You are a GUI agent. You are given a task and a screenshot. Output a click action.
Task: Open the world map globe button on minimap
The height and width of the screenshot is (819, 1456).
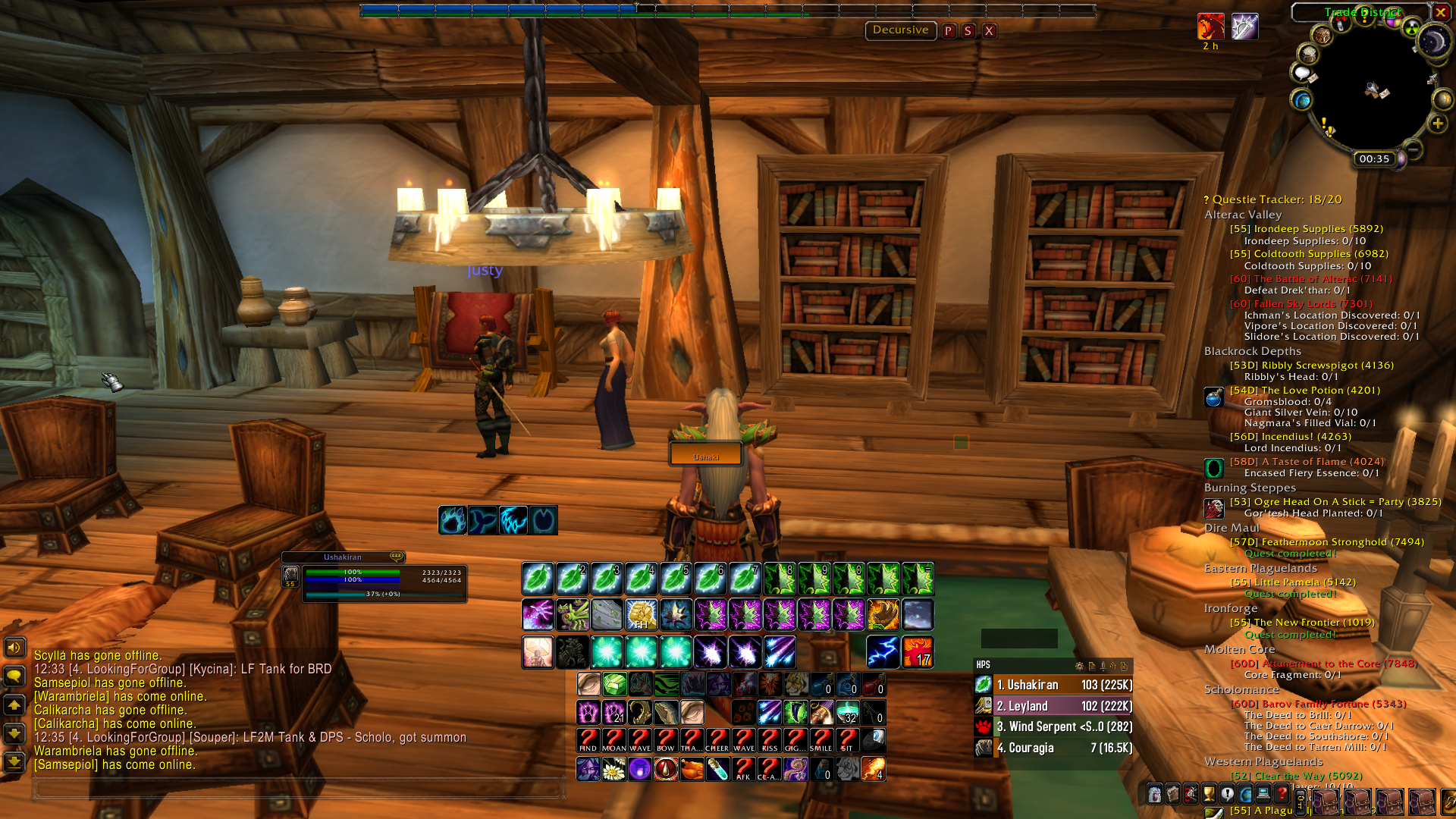[1302, 100]
